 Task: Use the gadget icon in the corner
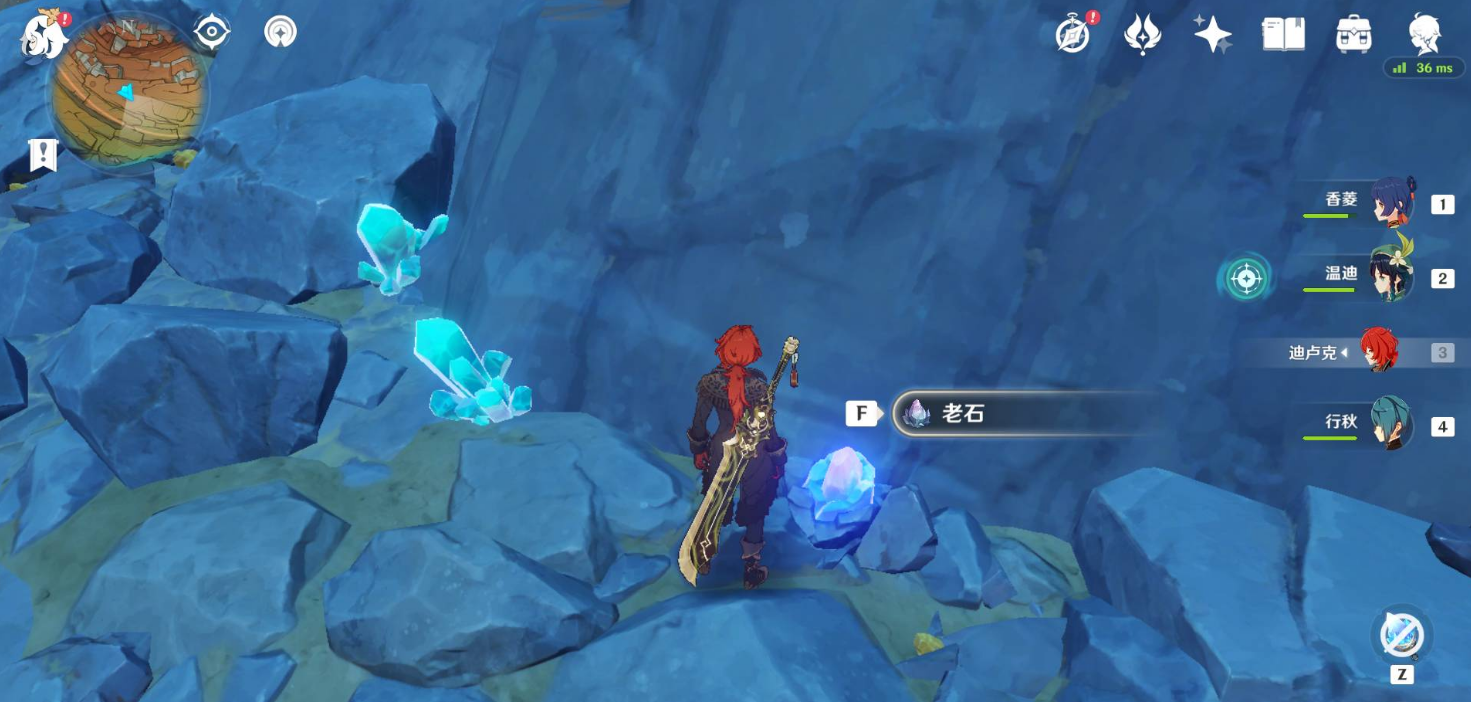point(1401,635)
